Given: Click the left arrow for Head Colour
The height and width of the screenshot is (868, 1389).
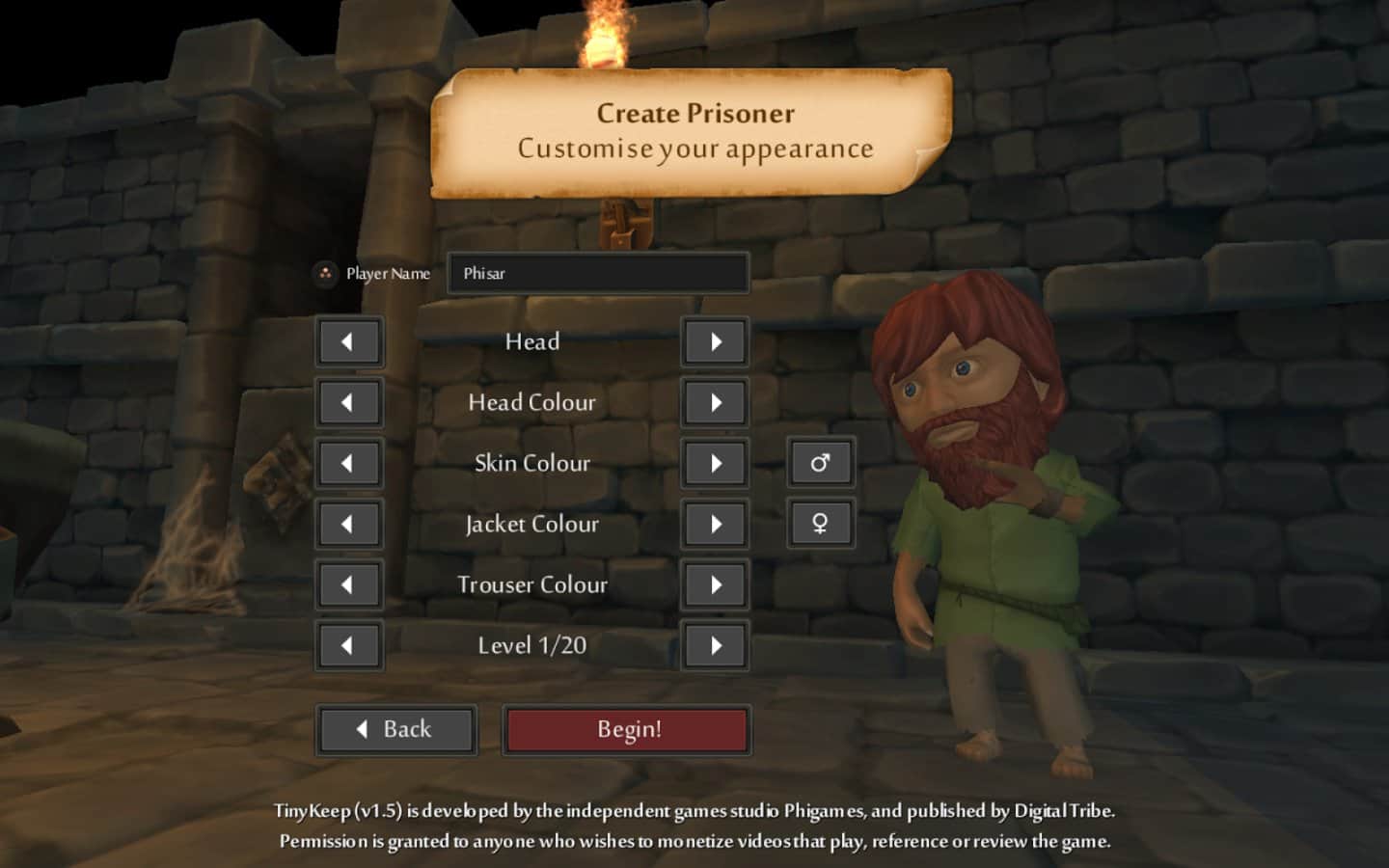Looking at the screenshot, I should coord(349,402).
